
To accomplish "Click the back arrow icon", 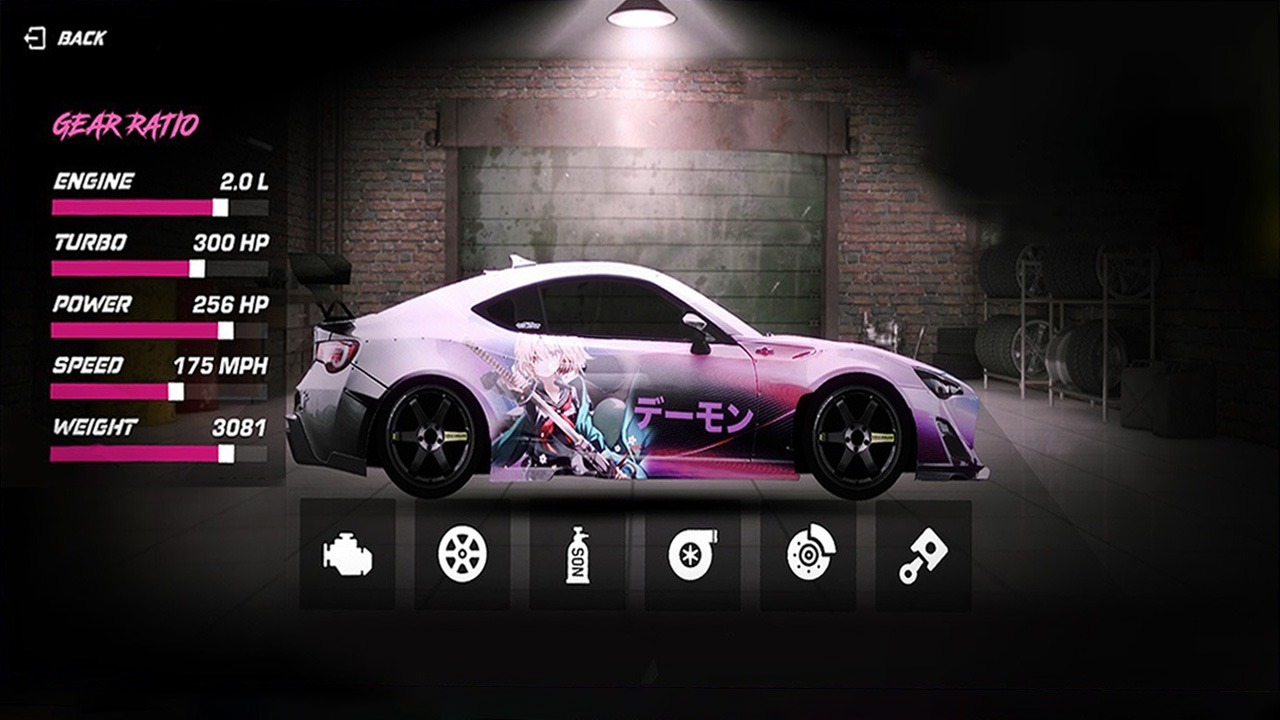I will point(35,38).
